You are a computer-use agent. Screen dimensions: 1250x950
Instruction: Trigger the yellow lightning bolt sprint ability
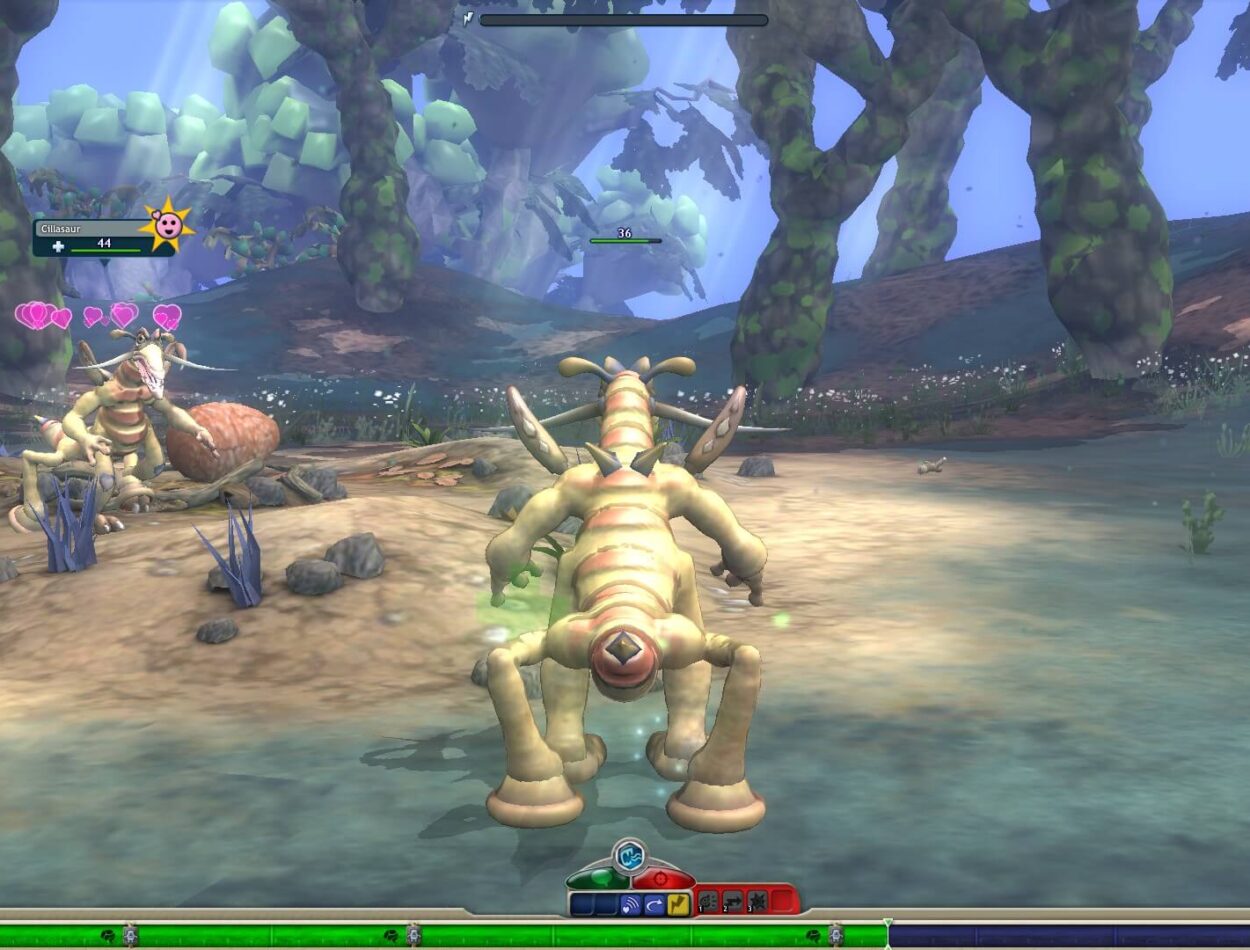pyautogui.click(x=680, y=904)
